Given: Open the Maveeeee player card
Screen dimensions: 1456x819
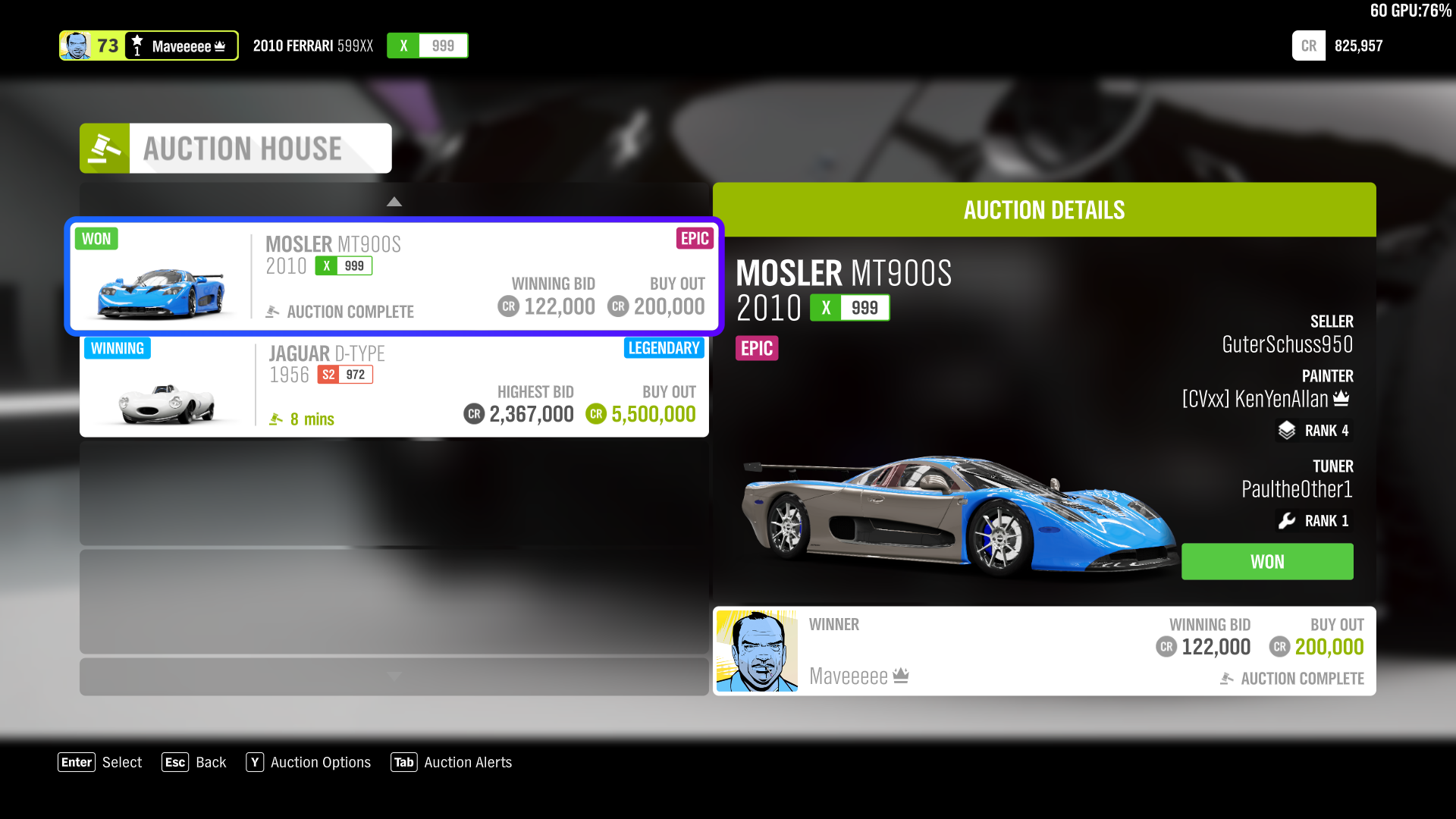Looking at the screenshot, I should [x=149, y=45].
